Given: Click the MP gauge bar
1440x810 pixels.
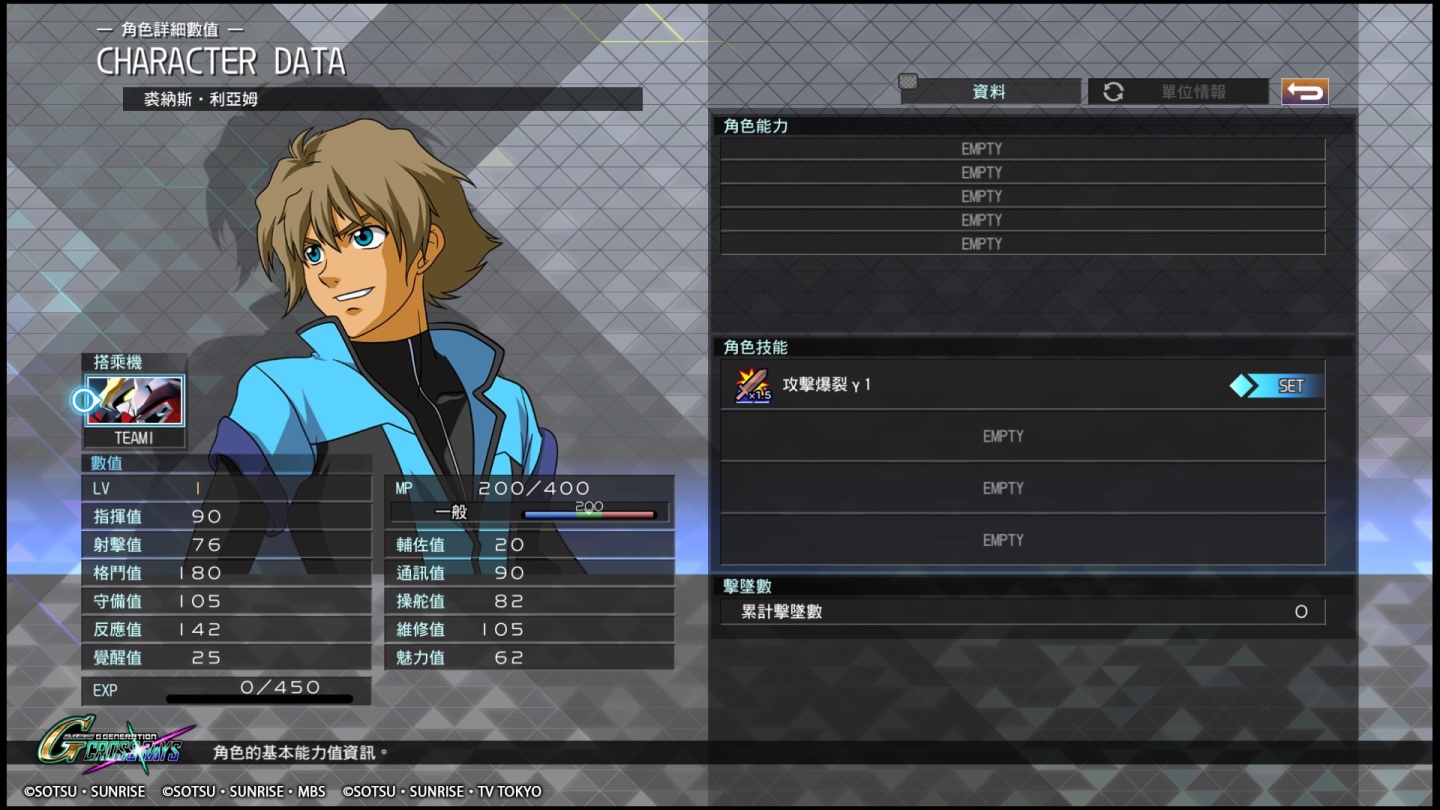Looking at the screenshot, I should pos(595,511).
